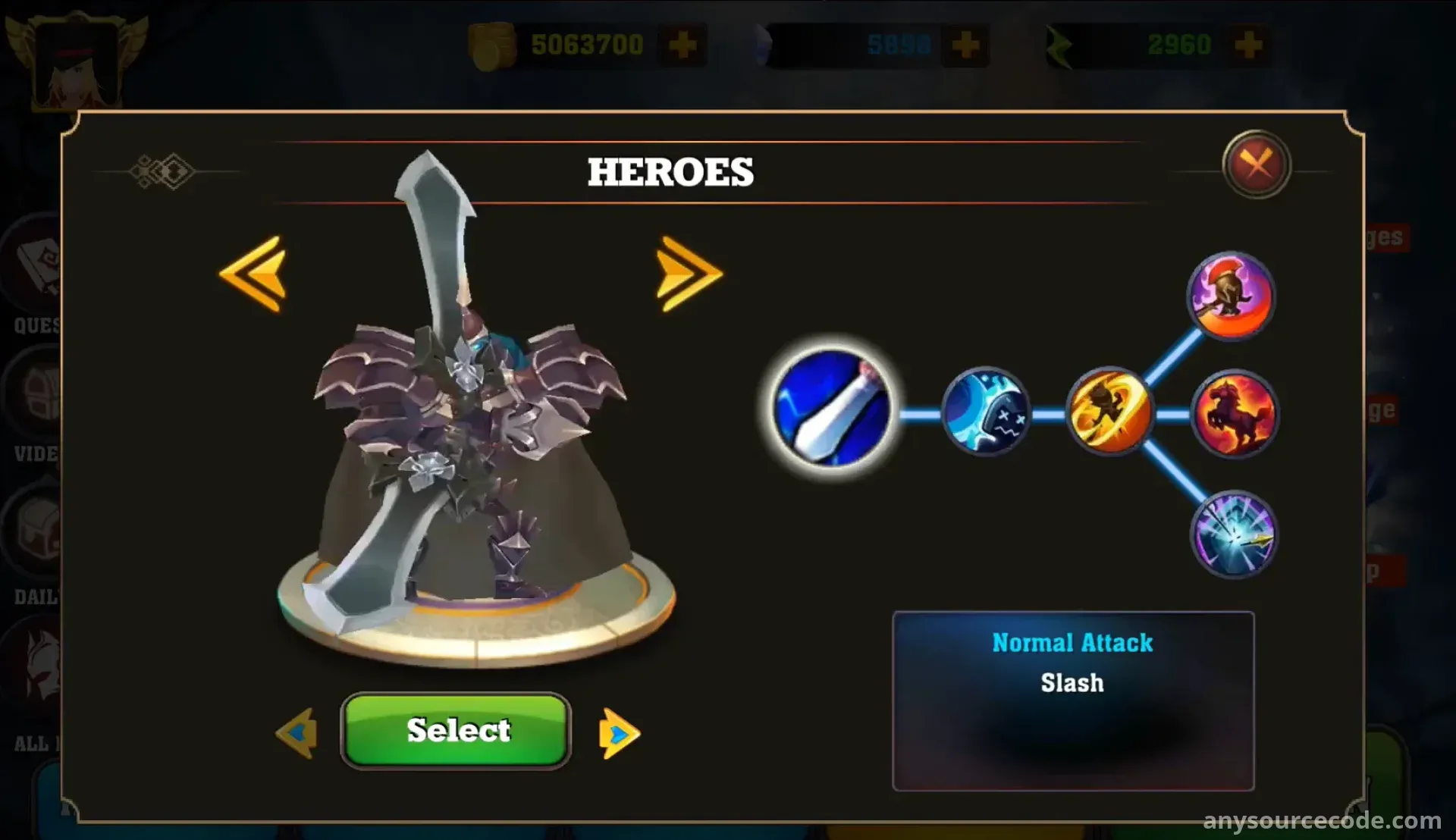Close the Heroes panel

(1256, 164)
